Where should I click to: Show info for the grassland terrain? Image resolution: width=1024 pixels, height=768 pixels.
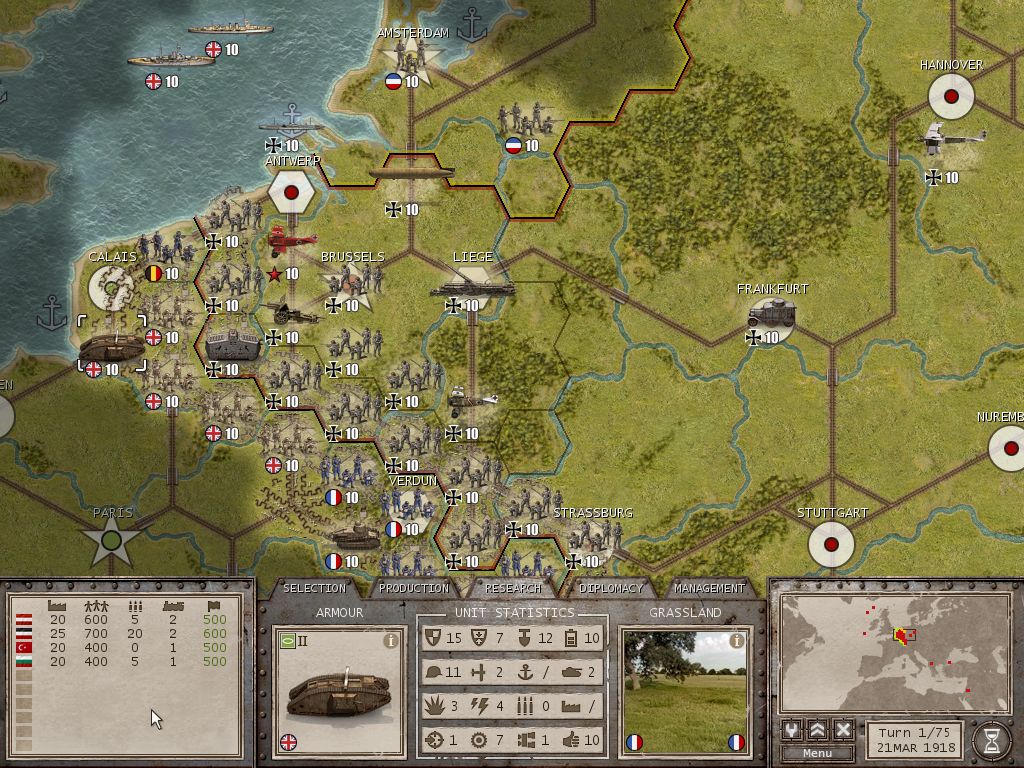[737, 641]
